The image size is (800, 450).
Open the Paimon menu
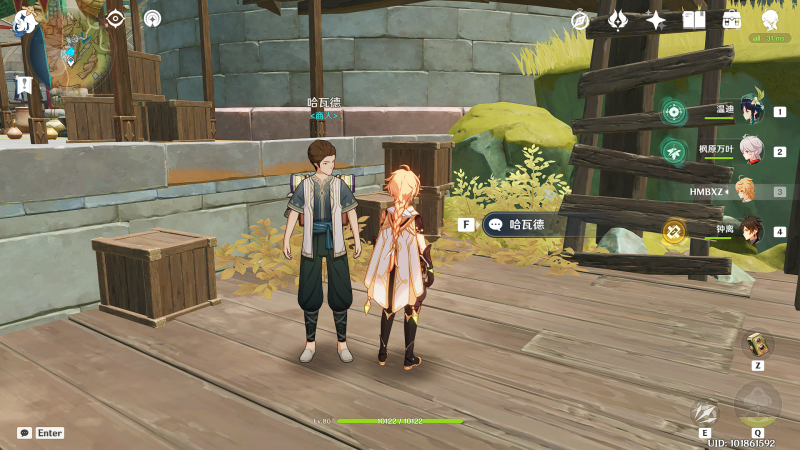click(25, 20)
